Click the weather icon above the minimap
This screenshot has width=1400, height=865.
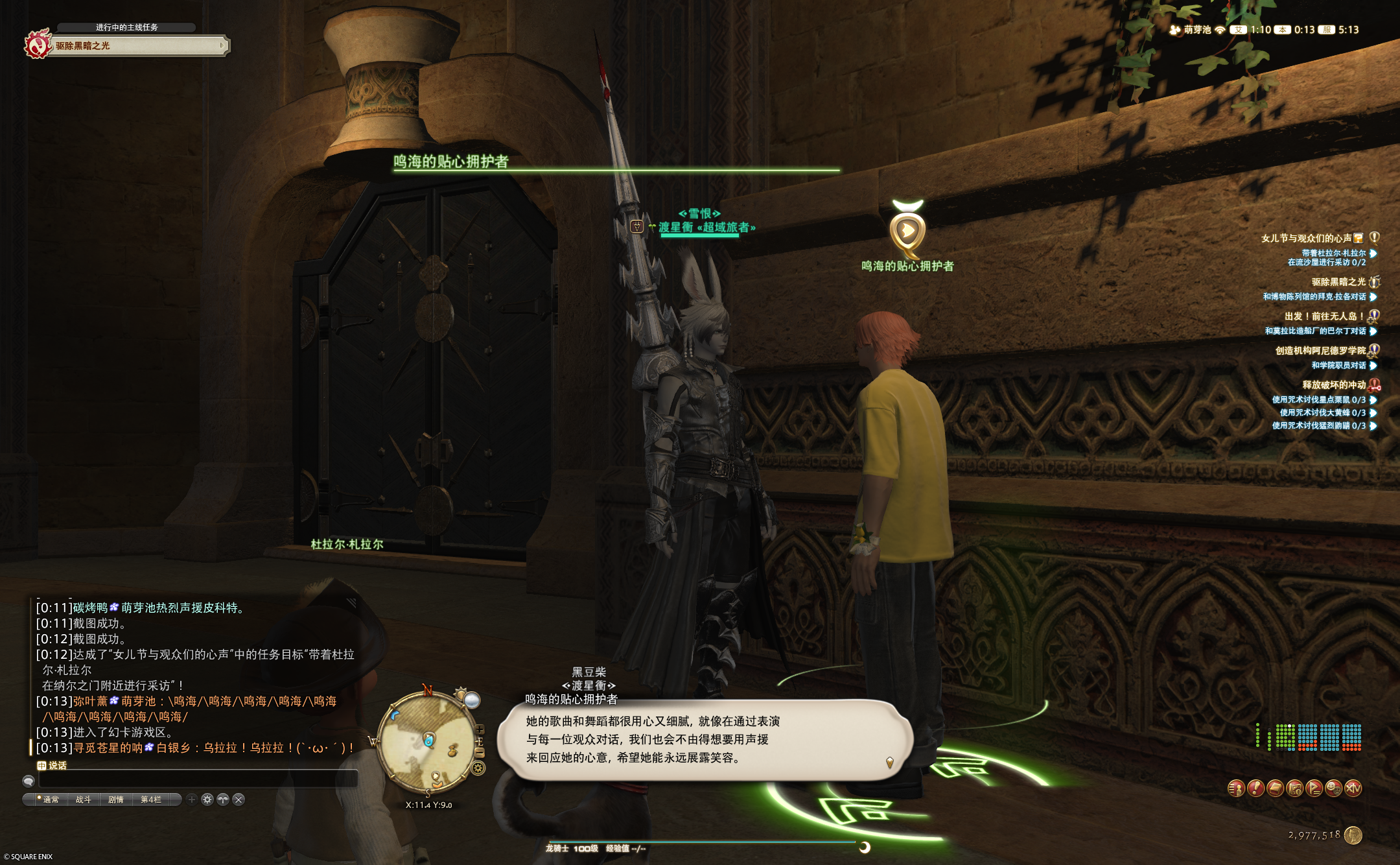coord(471,700)
